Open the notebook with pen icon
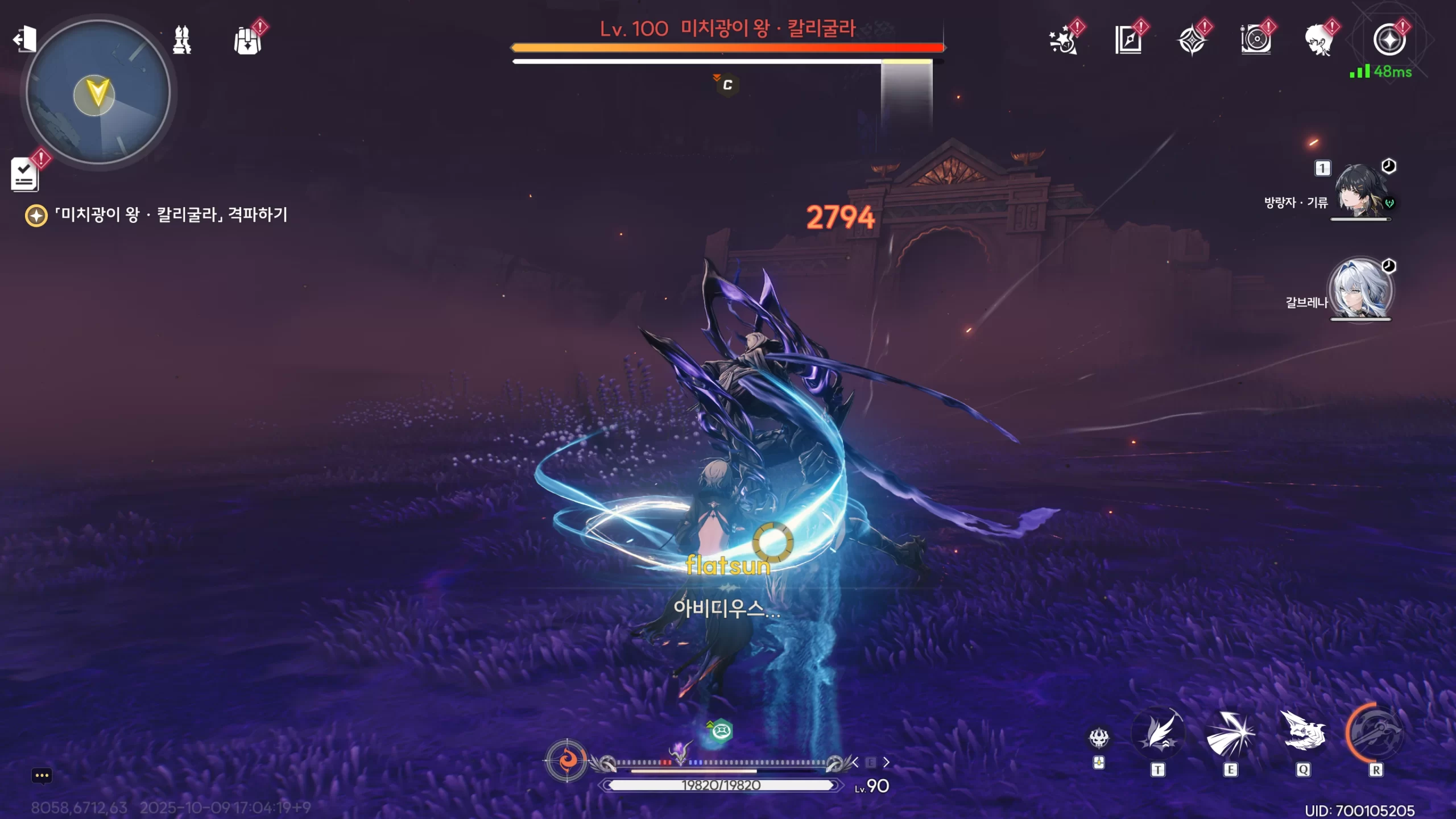Screen dimensions: 1456x819 1128,40
